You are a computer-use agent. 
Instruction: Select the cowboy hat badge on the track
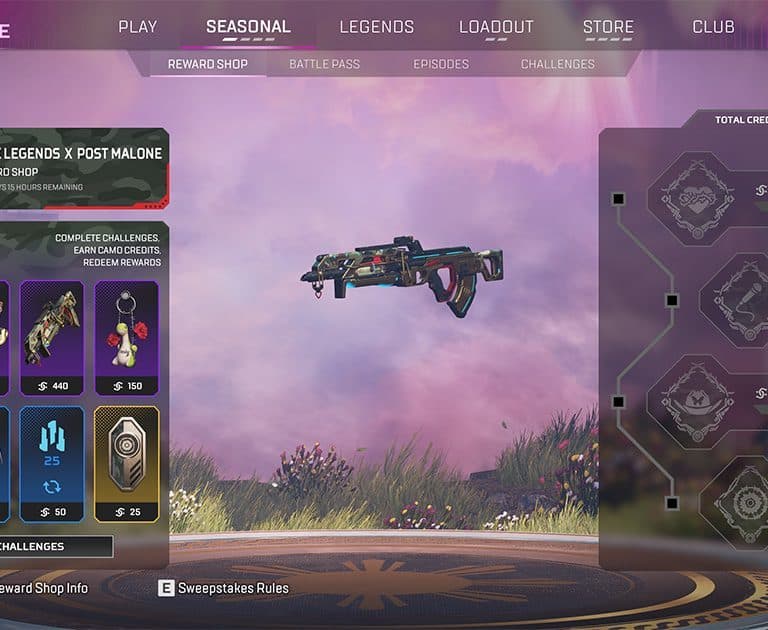(690, 401)
